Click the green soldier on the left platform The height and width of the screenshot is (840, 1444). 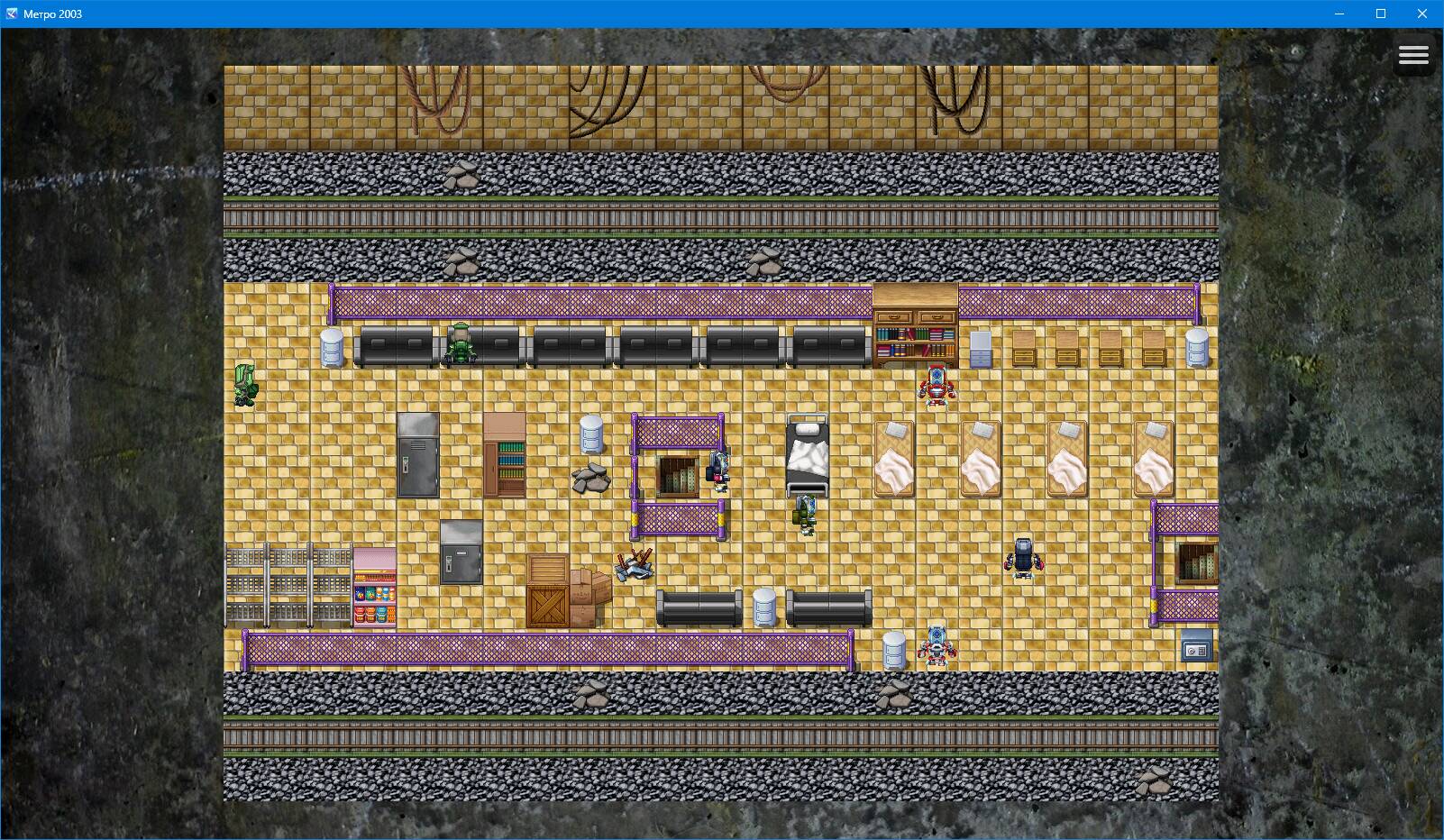coord(245,383)
